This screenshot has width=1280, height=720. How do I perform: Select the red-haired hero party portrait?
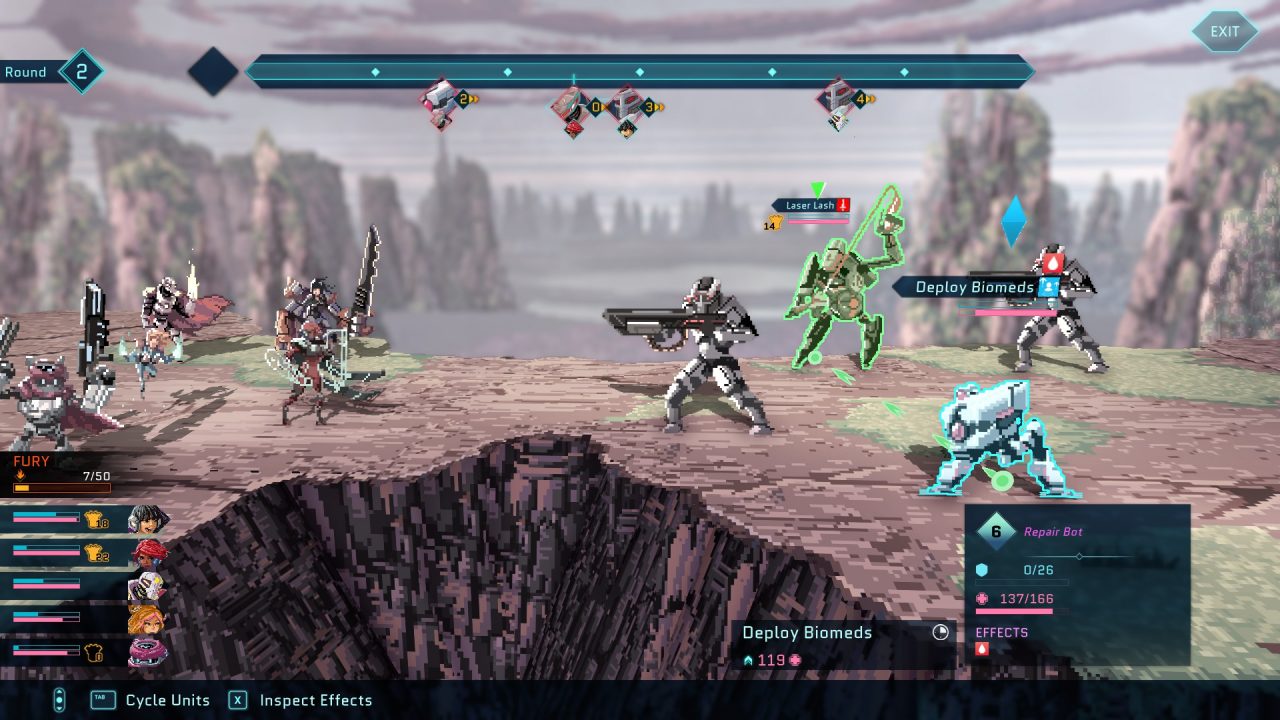coord(148,552)
